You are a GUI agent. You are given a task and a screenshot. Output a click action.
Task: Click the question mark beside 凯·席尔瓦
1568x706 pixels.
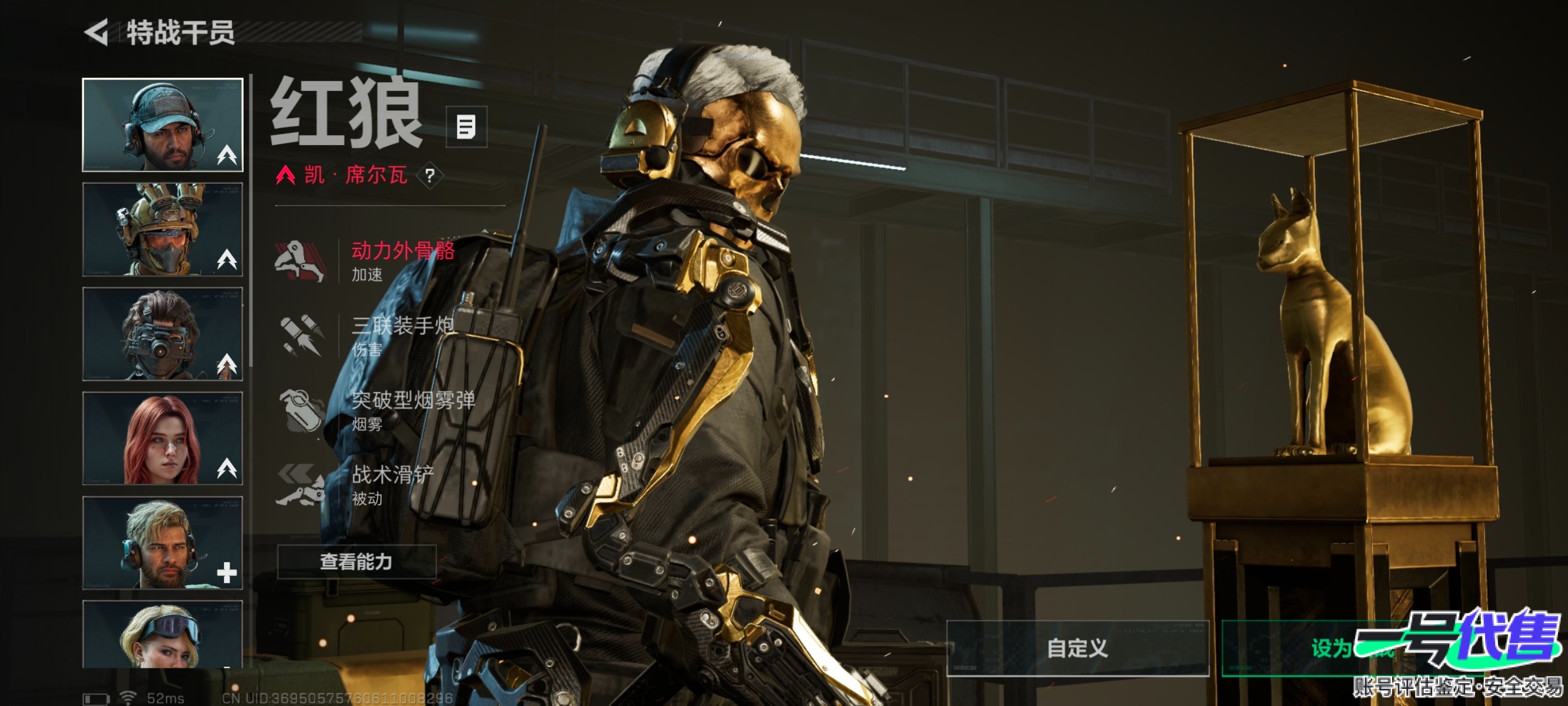430,176
